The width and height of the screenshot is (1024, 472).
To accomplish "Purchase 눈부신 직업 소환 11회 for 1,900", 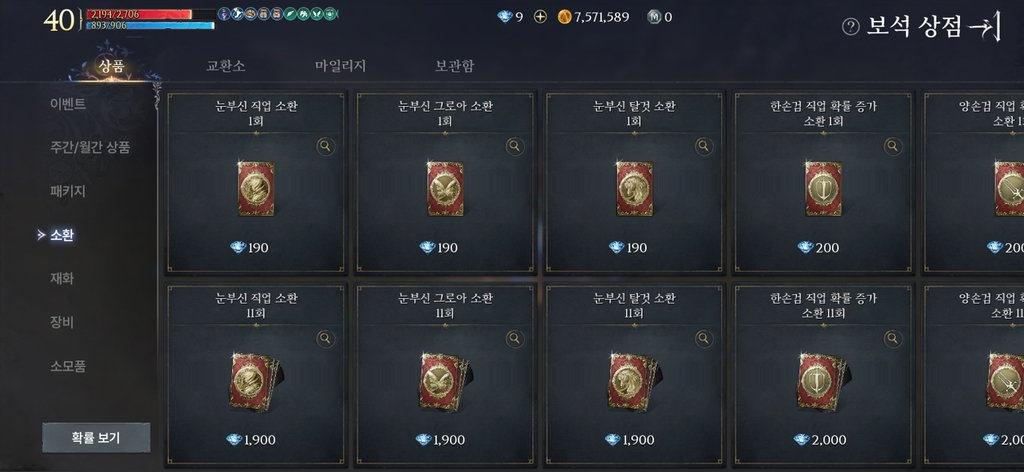I will click(256, 380).
